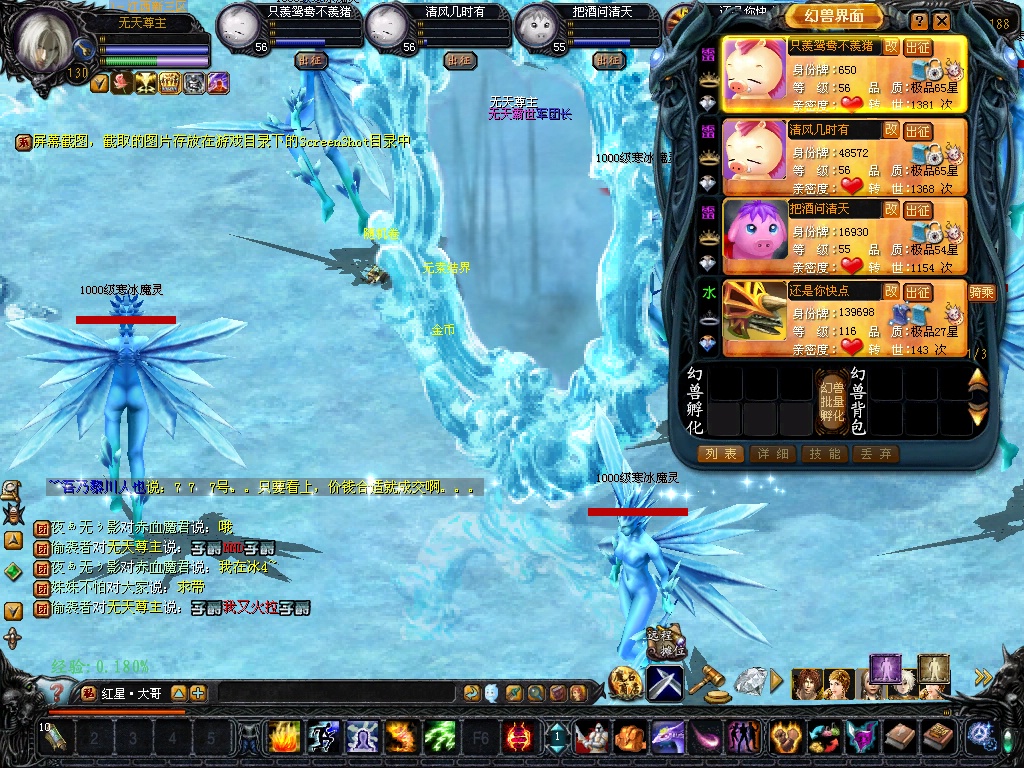Open the red question mark help button
1024x768 pixels.
[59, 692]
